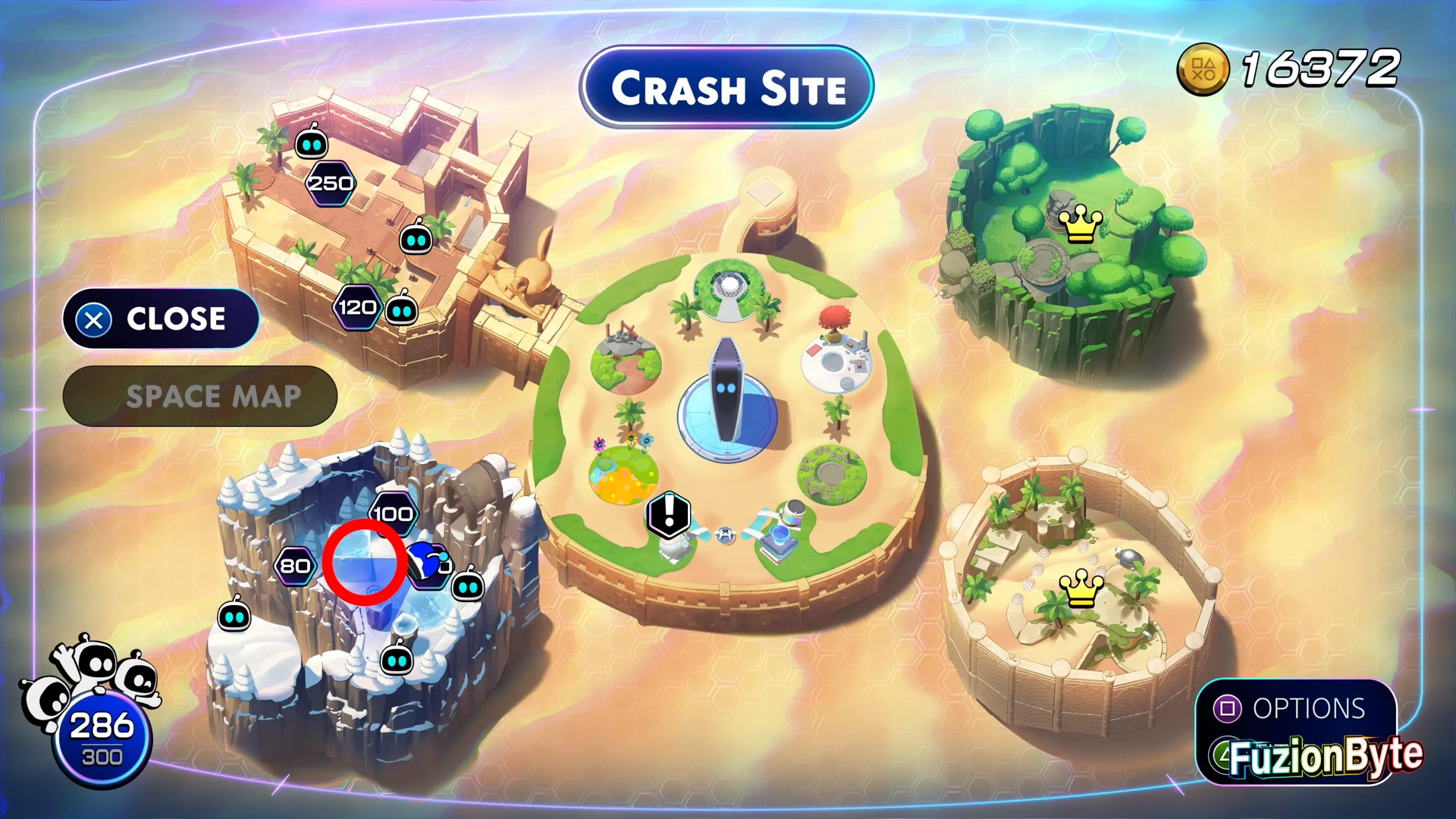
Task: Click the exclamation mark map marker
Action: click(669, 513)
